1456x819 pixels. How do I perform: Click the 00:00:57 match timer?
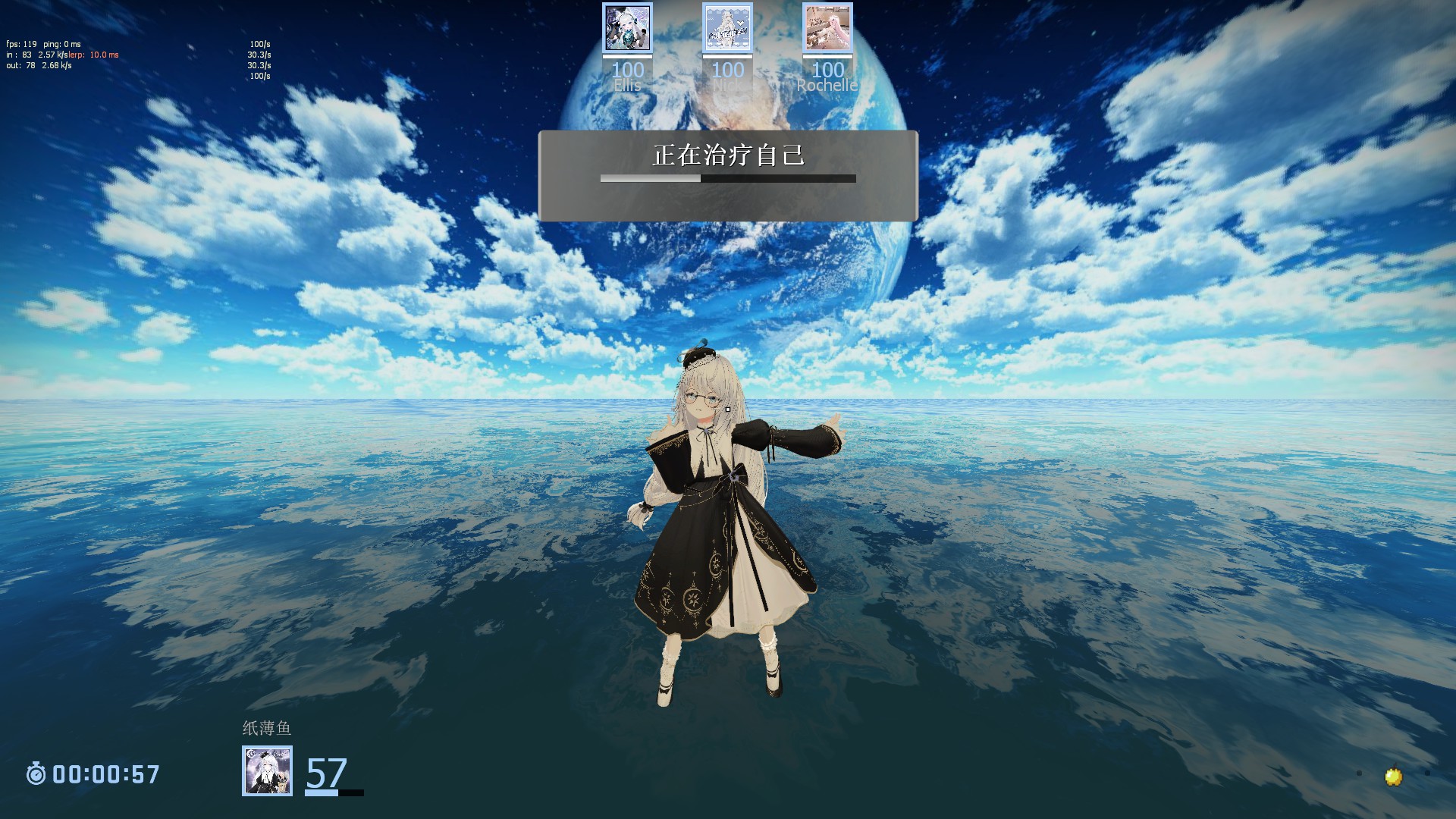(x=105, y=773)
